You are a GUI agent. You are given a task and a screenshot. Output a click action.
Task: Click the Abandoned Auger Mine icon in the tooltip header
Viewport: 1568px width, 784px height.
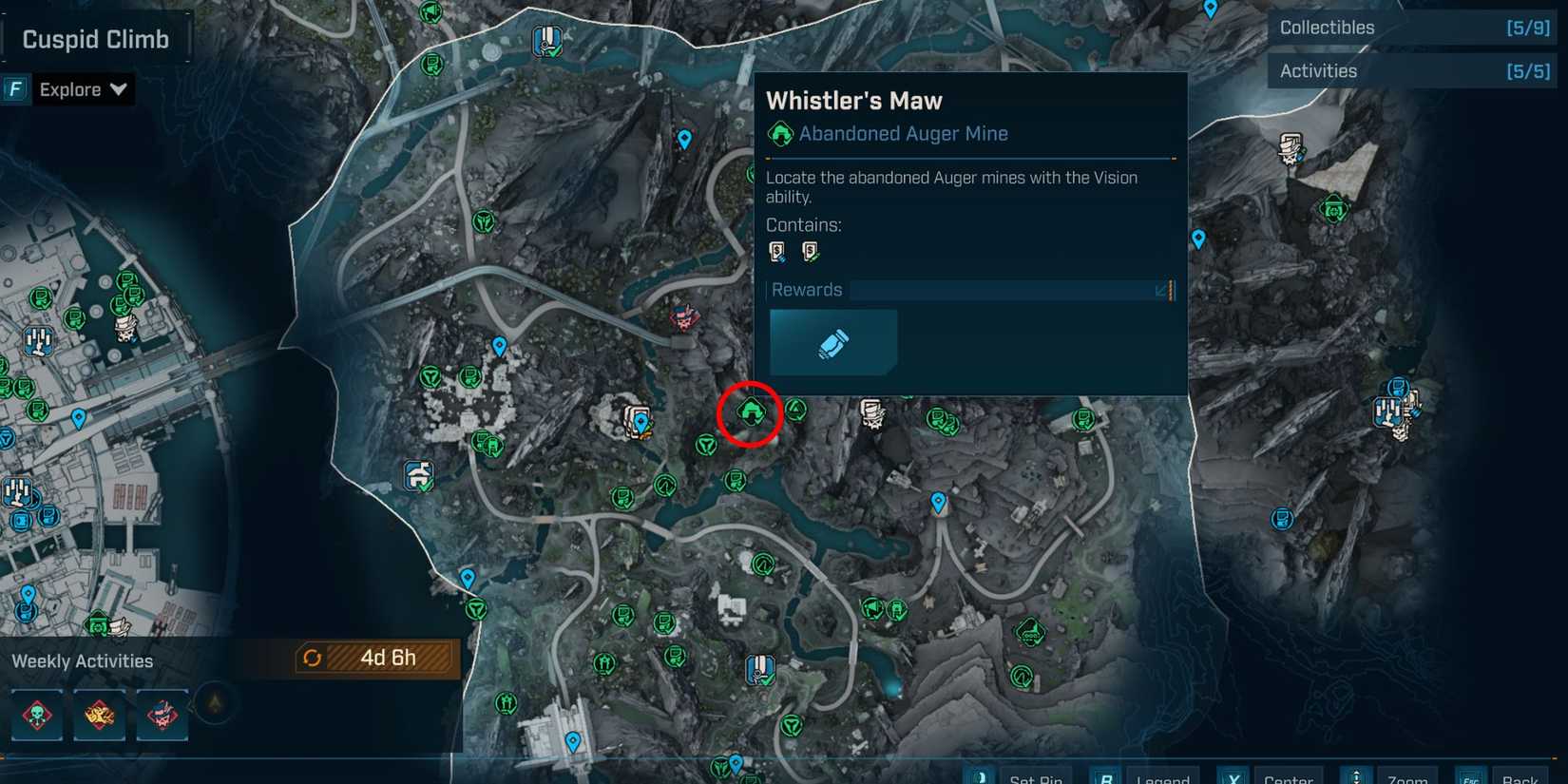pyautogui.click(x=781, y=133)
